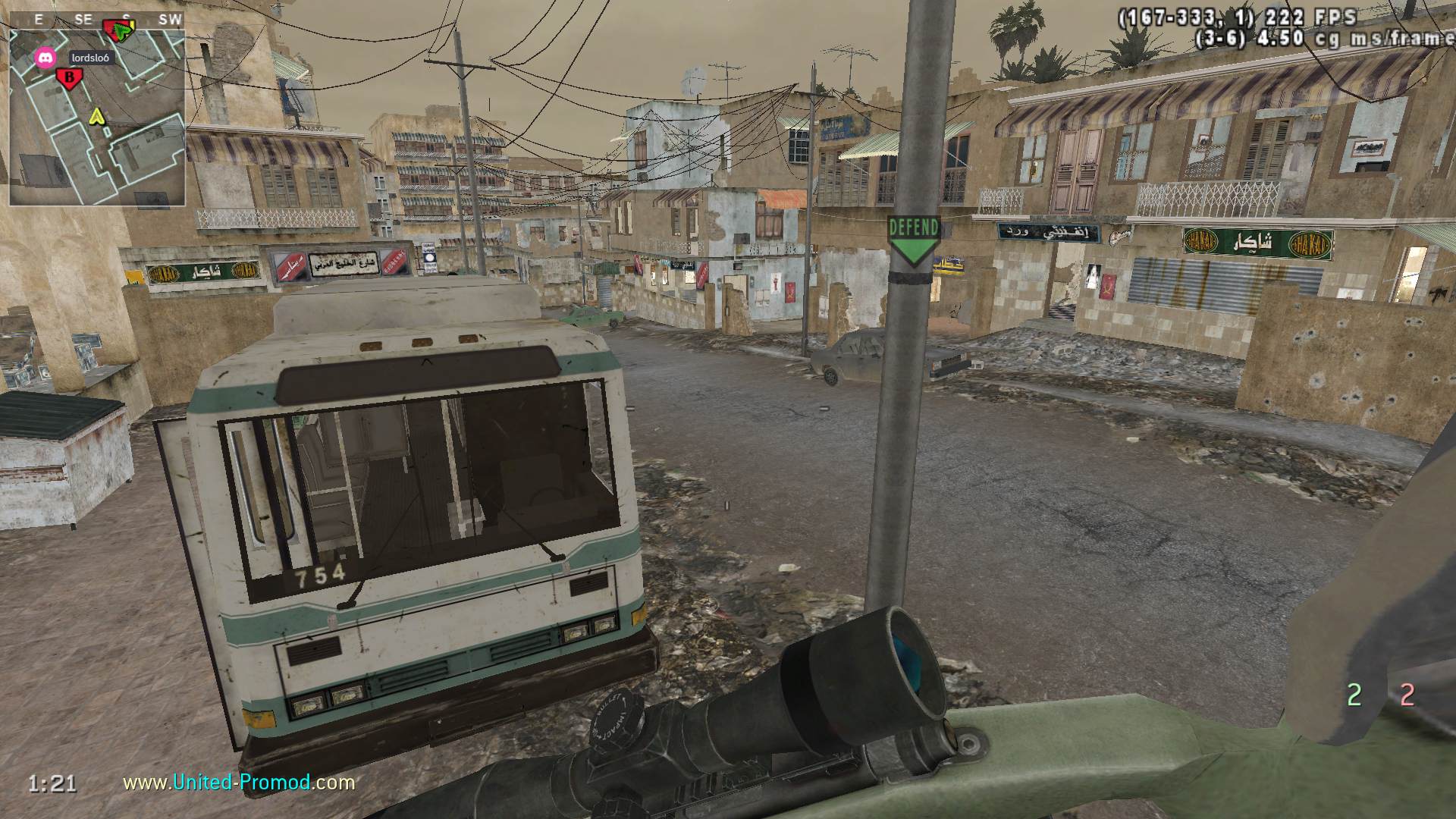1456x819 pixels.
Task: Click the lordslo6 Discord username label
Action: click(x=90, y=58)
